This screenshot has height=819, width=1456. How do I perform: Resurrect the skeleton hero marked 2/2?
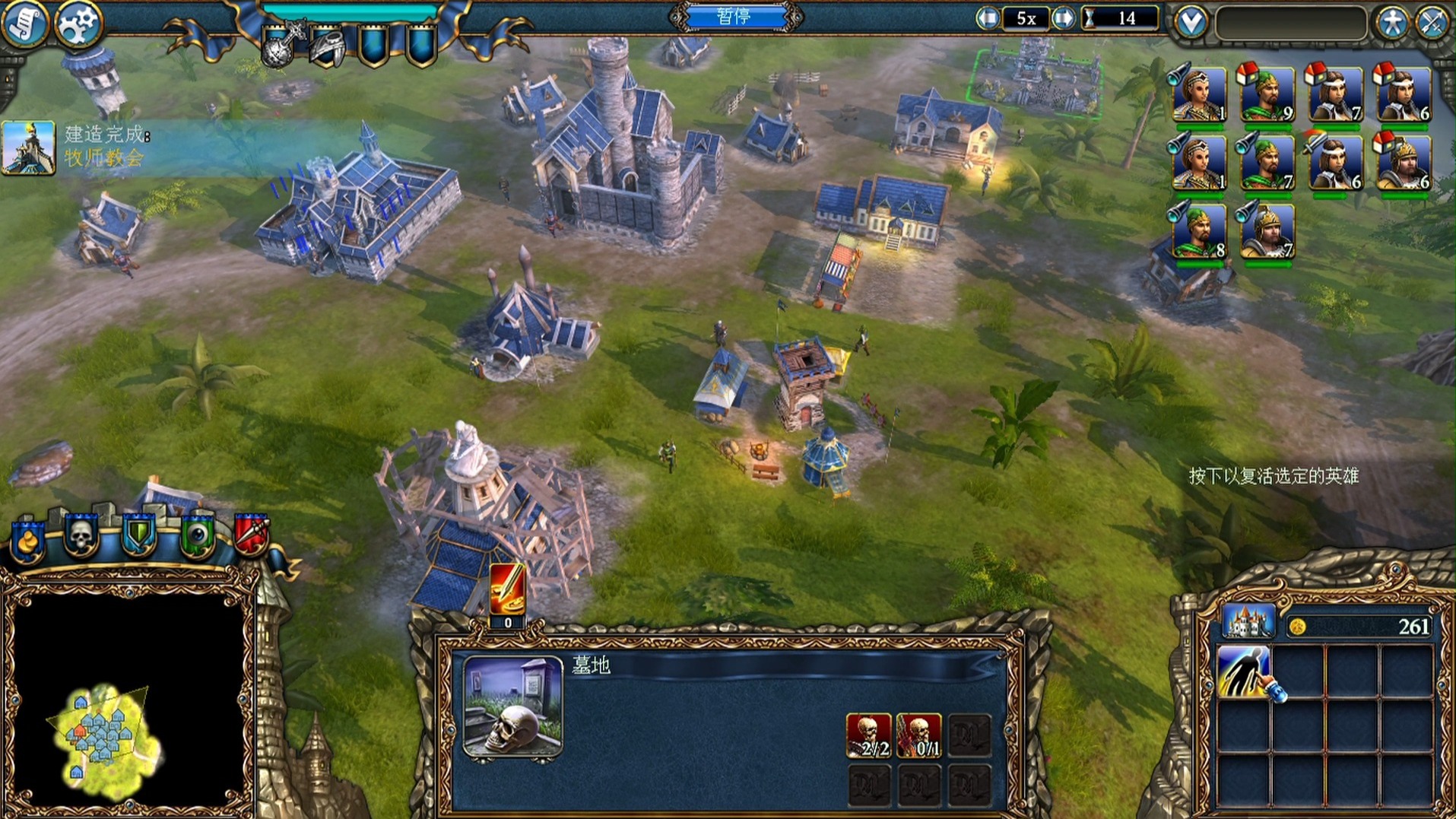click(868, 735)
